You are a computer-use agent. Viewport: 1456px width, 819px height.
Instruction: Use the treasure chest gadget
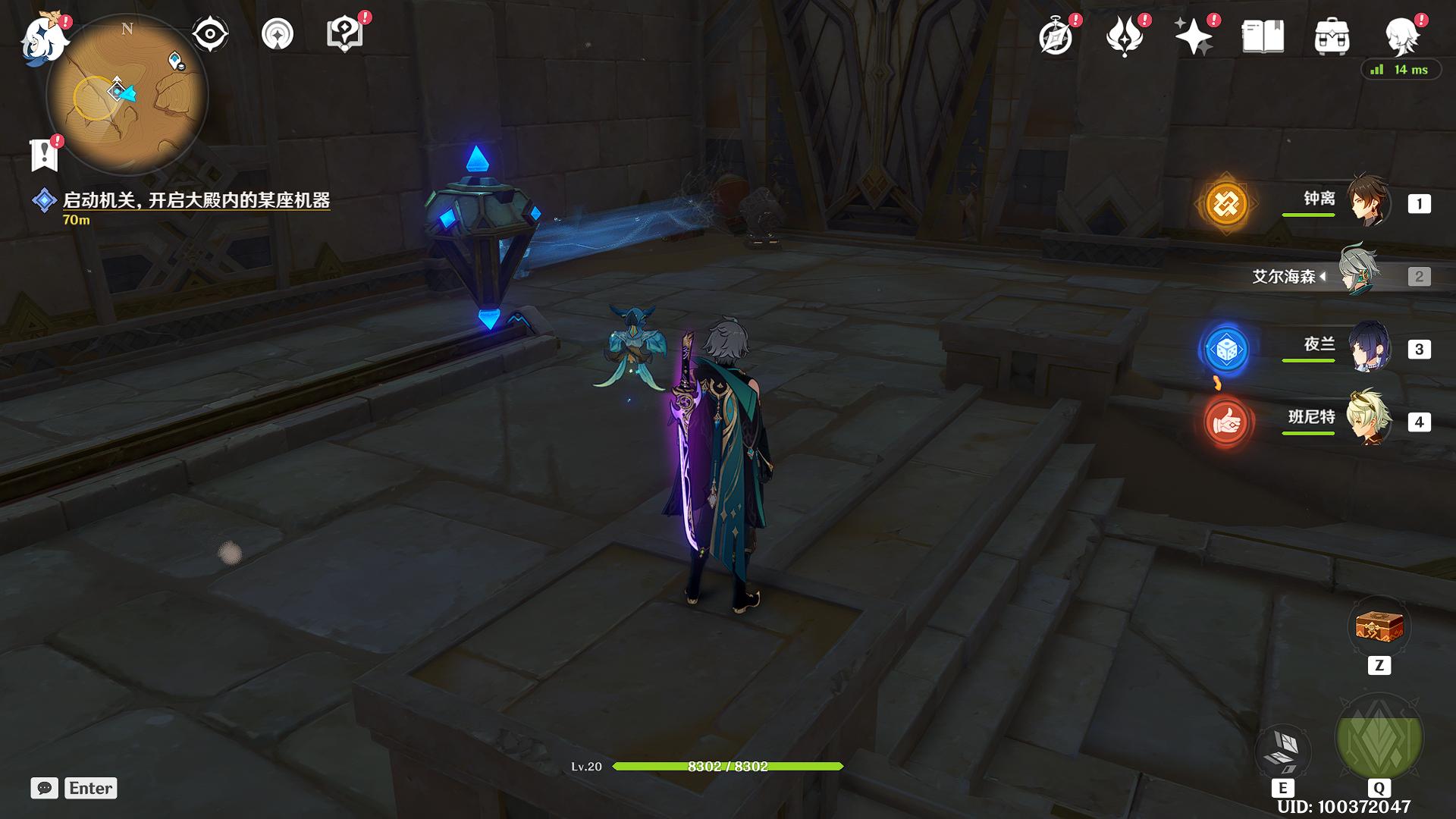(1379, 628)
